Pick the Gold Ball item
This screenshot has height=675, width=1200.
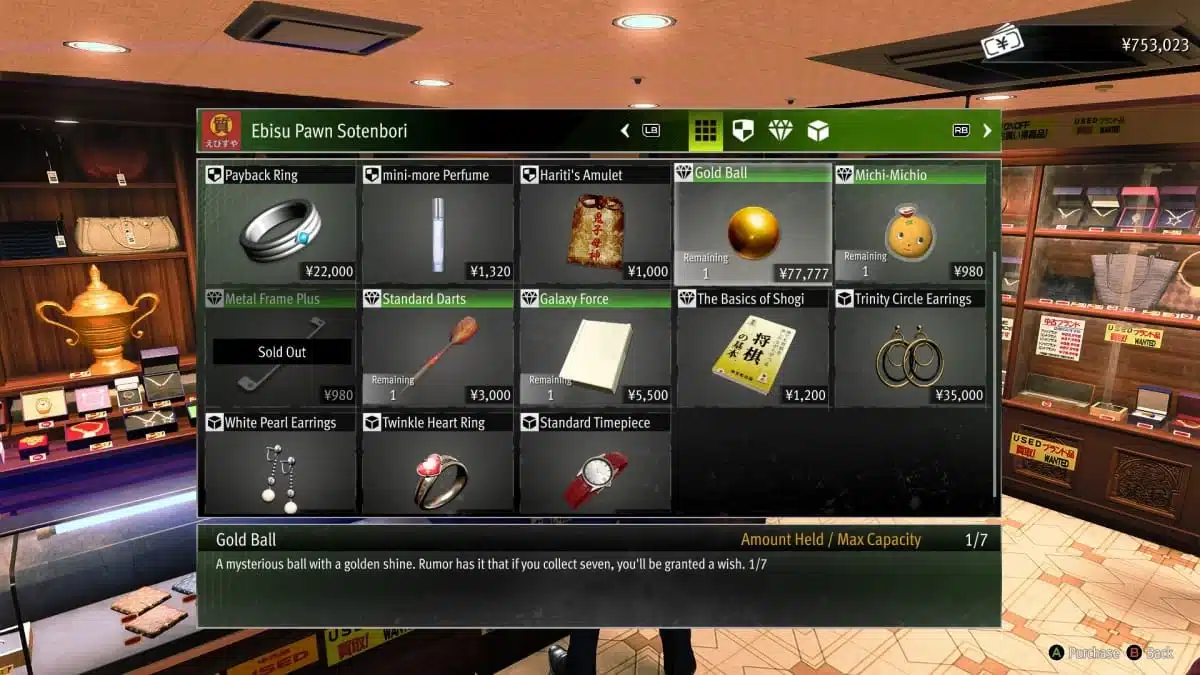click(752, 226)
